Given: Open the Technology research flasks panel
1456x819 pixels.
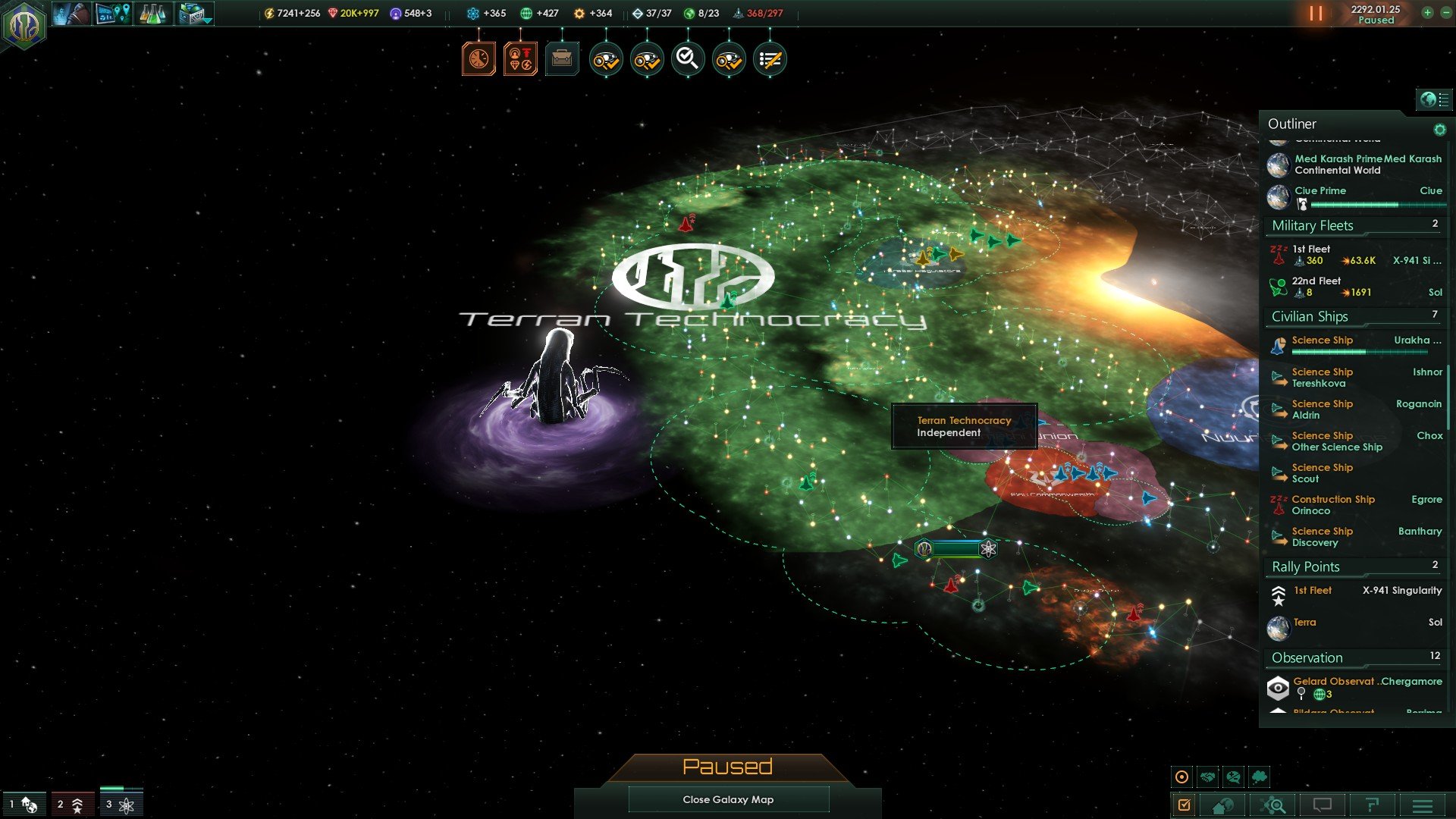Looking at the screenshot, I should click(x=153, y=14).
